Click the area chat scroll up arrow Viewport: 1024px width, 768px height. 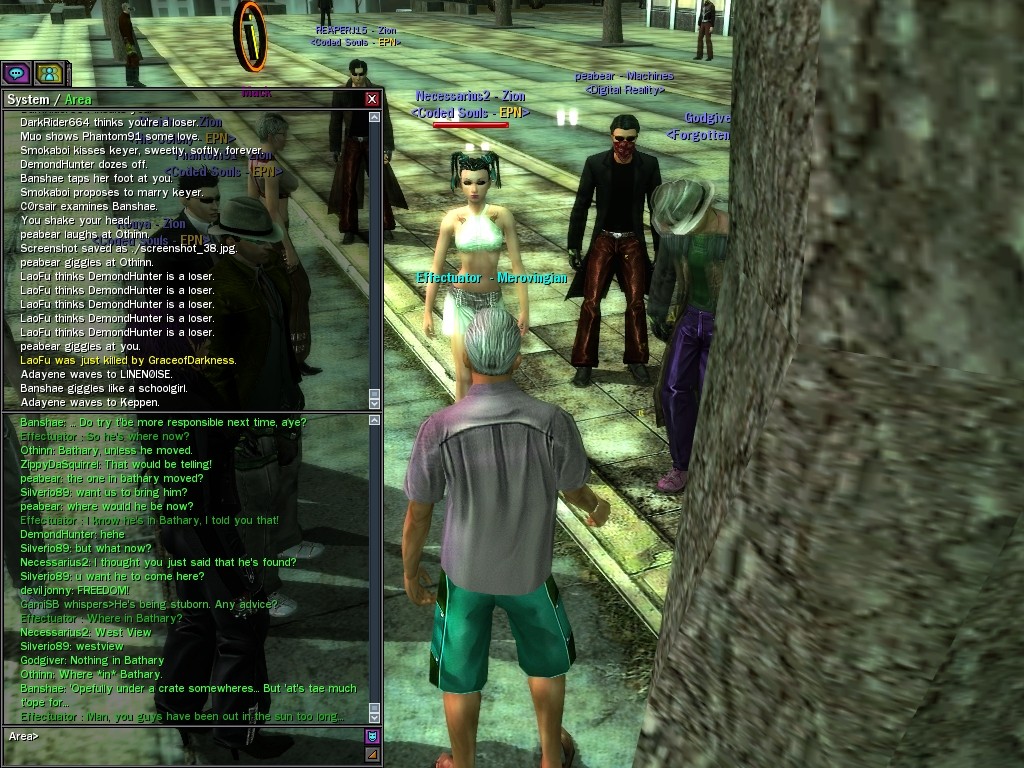click(375, 421)
